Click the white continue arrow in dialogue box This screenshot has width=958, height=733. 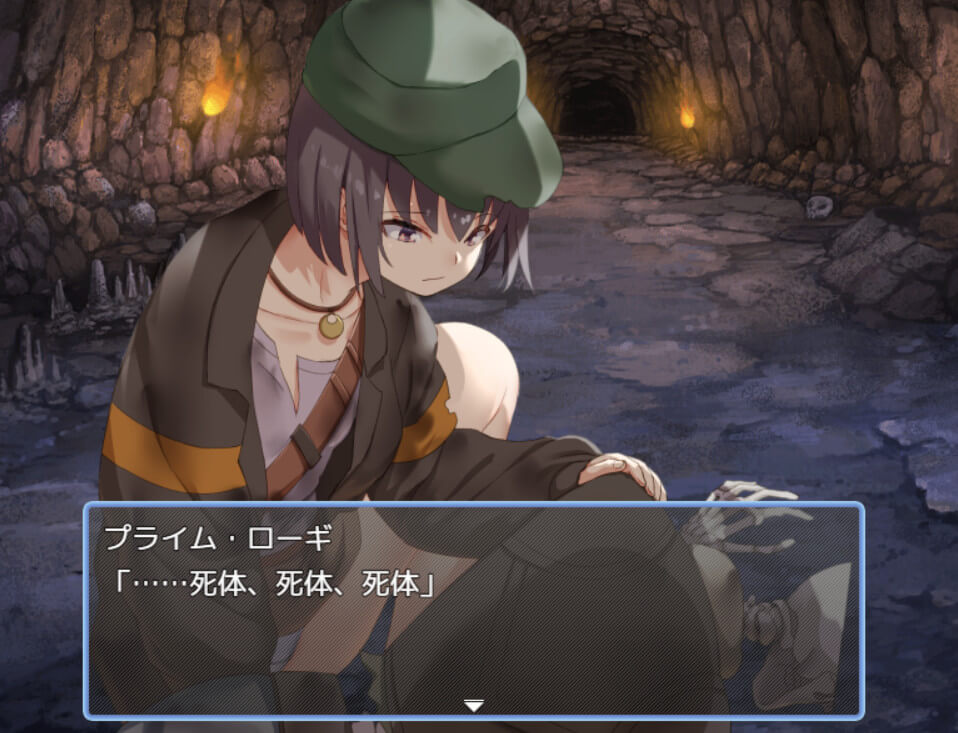coord(473,706)
